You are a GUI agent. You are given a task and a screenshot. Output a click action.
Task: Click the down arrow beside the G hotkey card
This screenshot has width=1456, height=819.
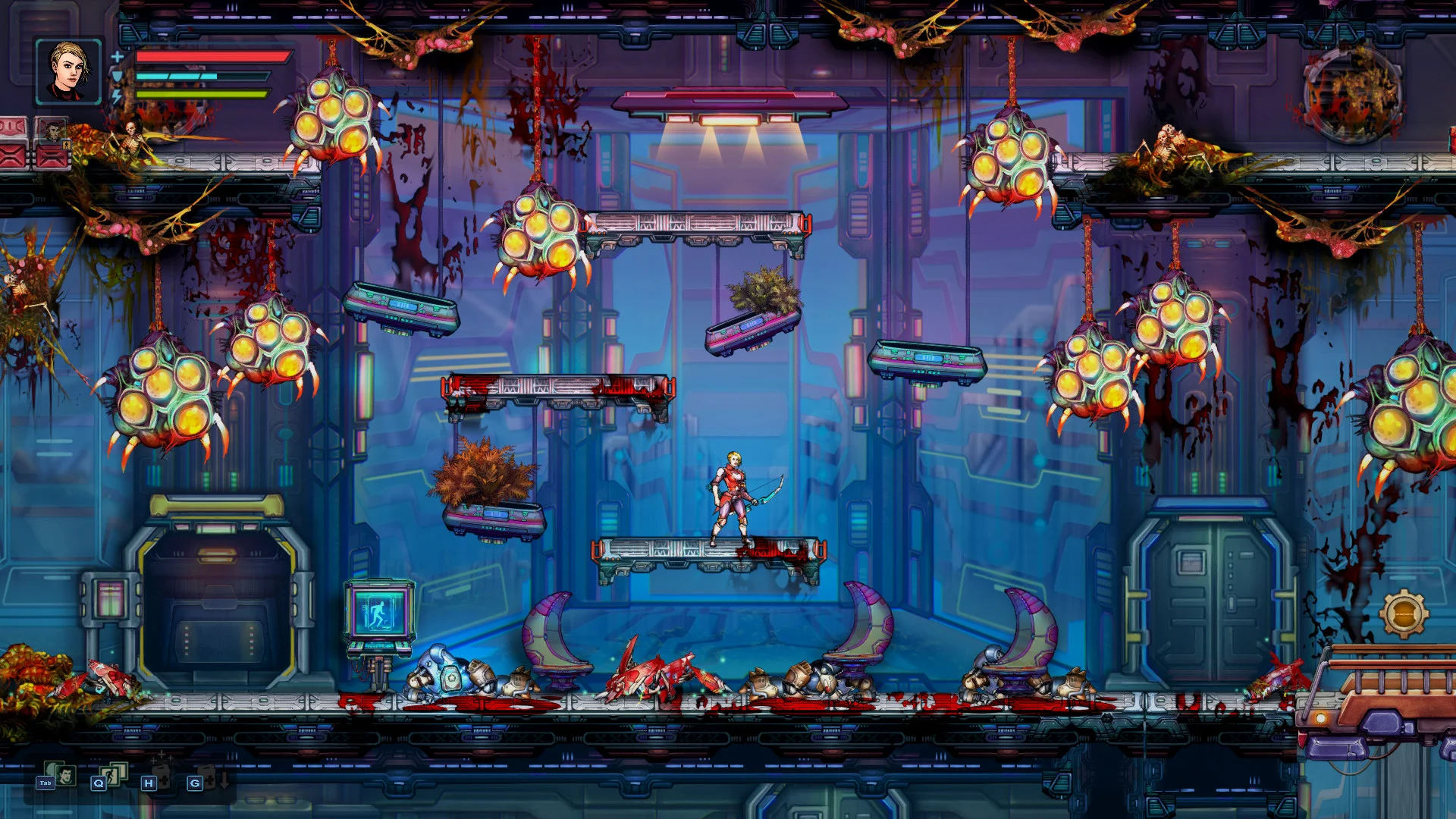[x=224, y=780]
